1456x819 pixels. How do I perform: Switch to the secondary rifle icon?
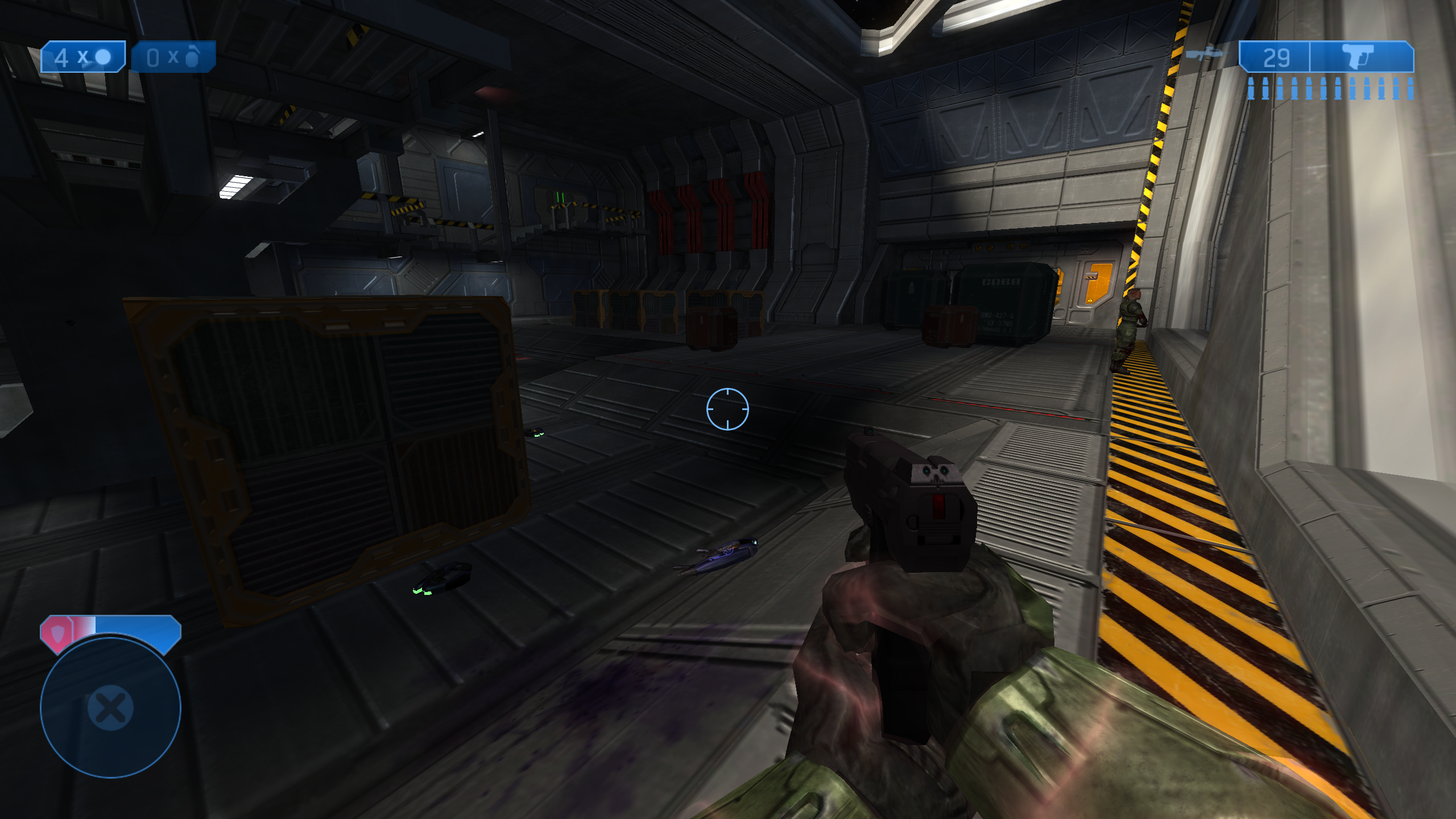pos(1205,54)
